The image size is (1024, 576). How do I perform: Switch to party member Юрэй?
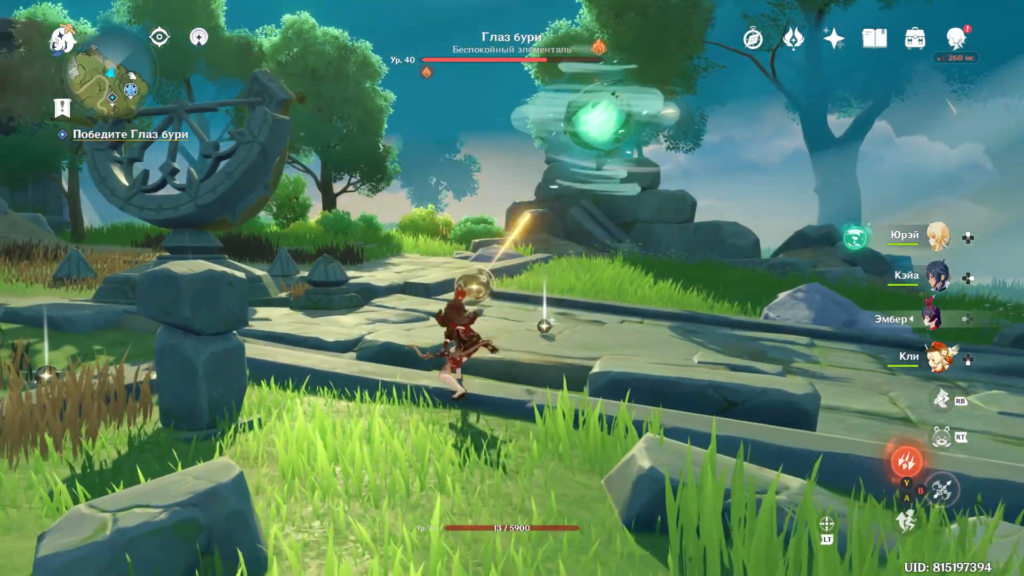(x=937, y=237)
